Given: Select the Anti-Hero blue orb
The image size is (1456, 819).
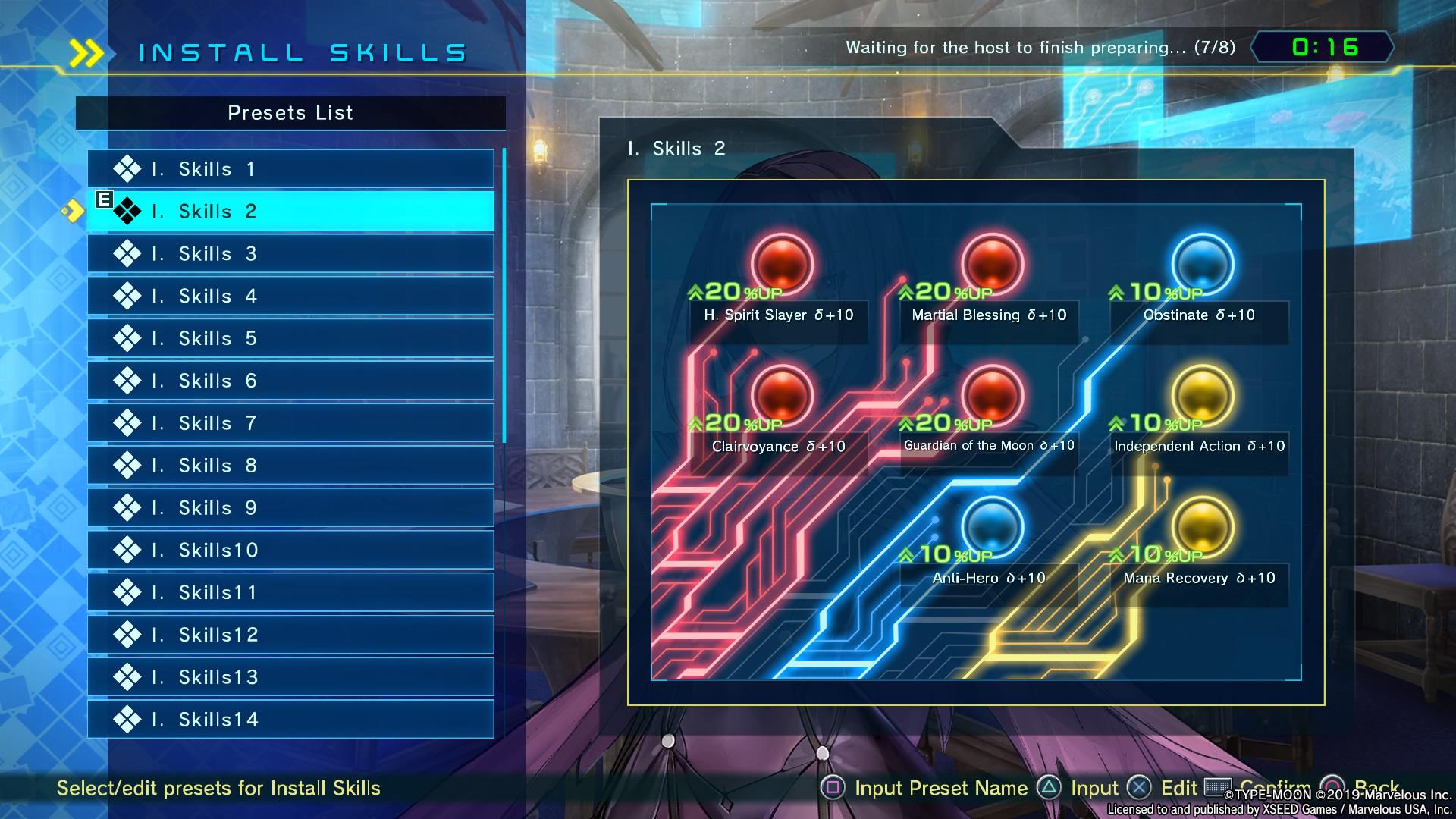Looking at the screenshot, I should pyautogui.click(x=992, y=527).
